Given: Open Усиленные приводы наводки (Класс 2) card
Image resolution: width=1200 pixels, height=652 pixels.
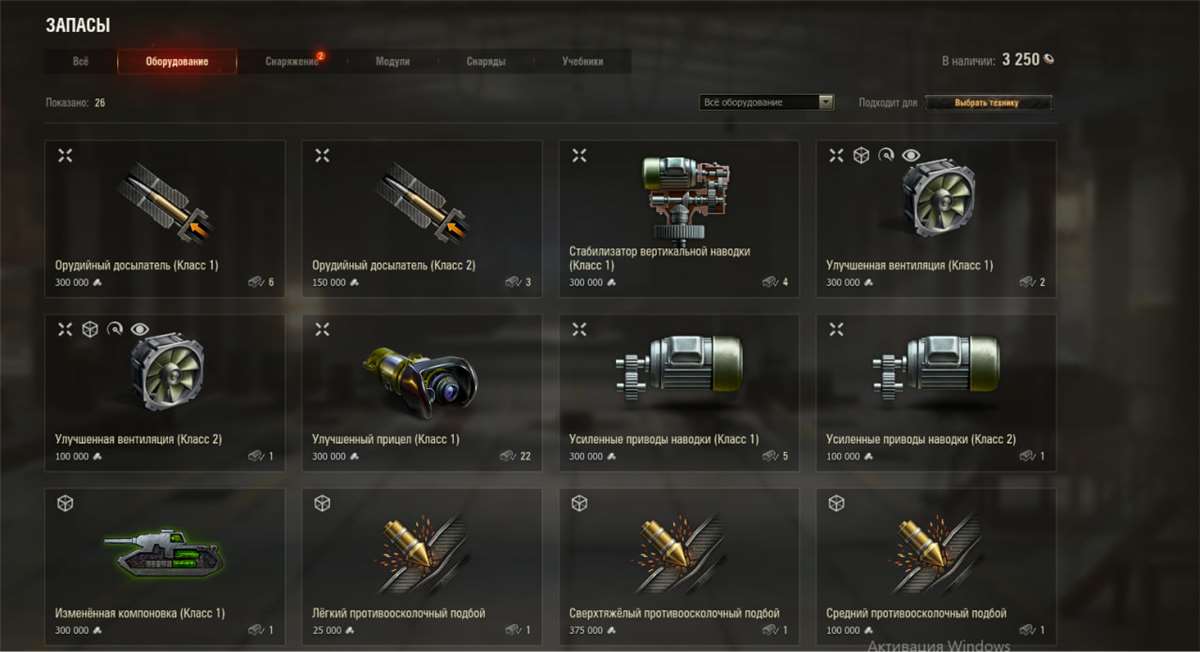Looking at the screenshot, I should 936,393.
